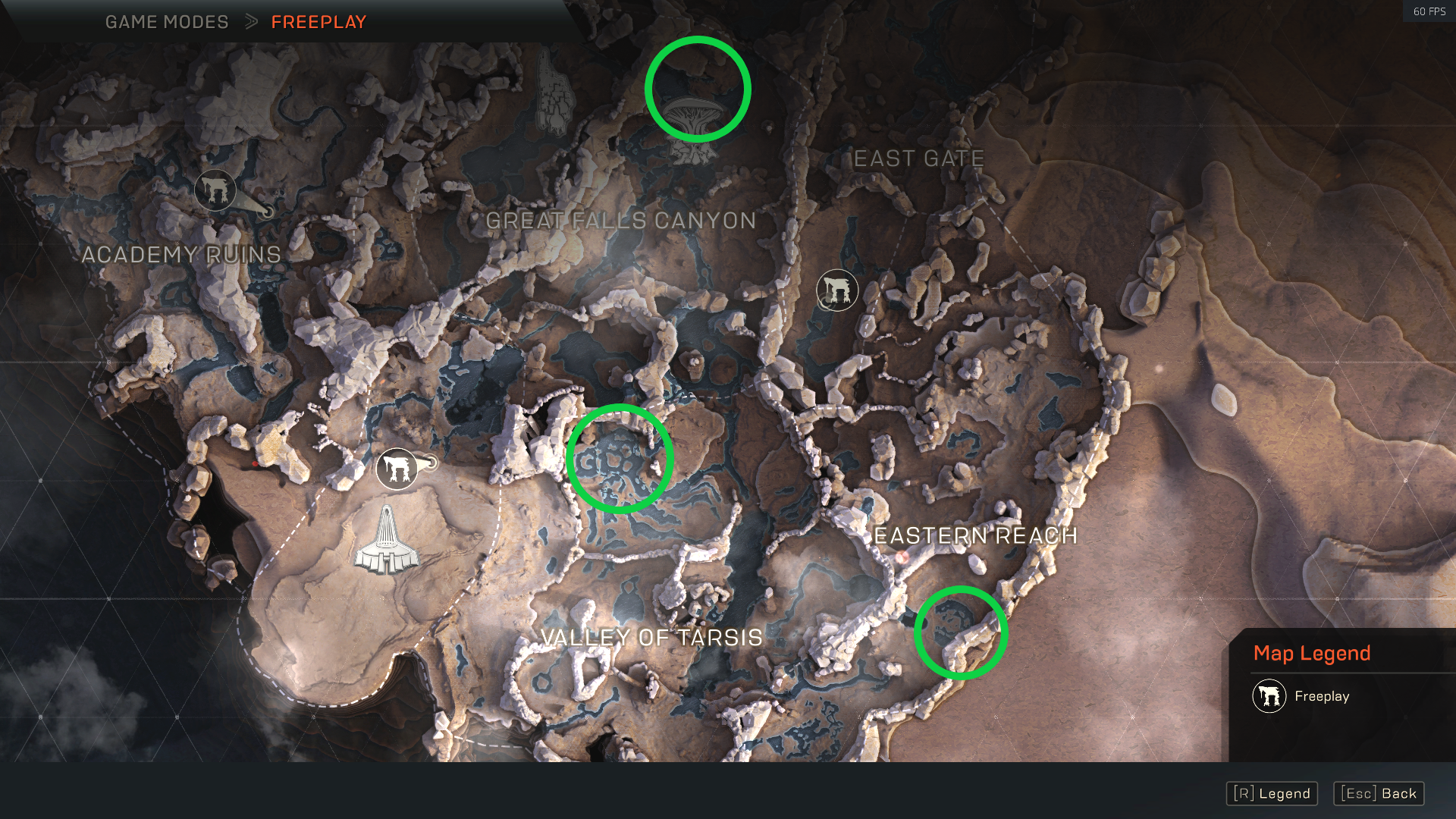Click the white fort tower map icon
This screenshot has height=819, width=1456.
(386, 541)
